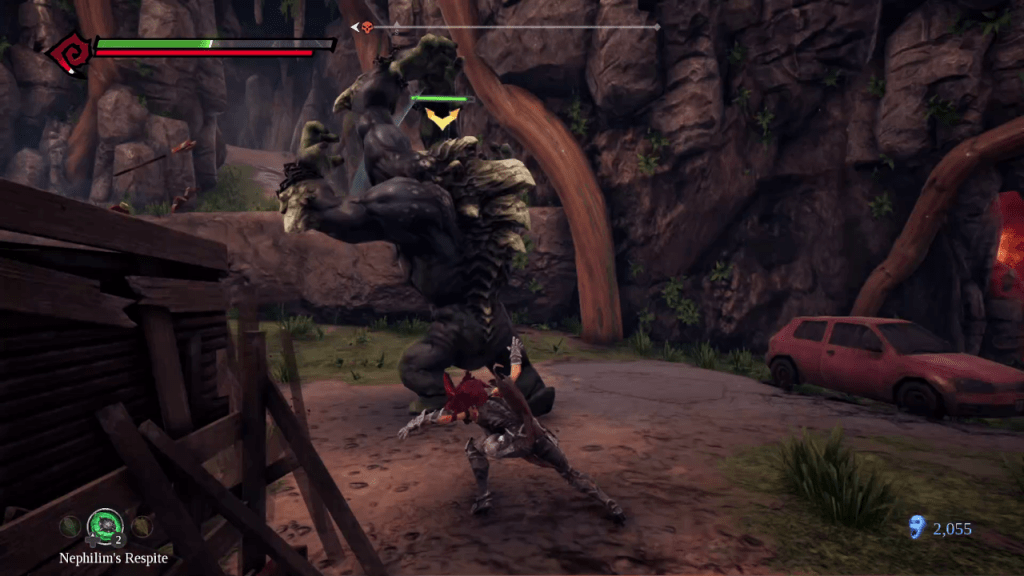
Task: Use the Nephilim's Respite healing item
Action: (x=104, y=524)
